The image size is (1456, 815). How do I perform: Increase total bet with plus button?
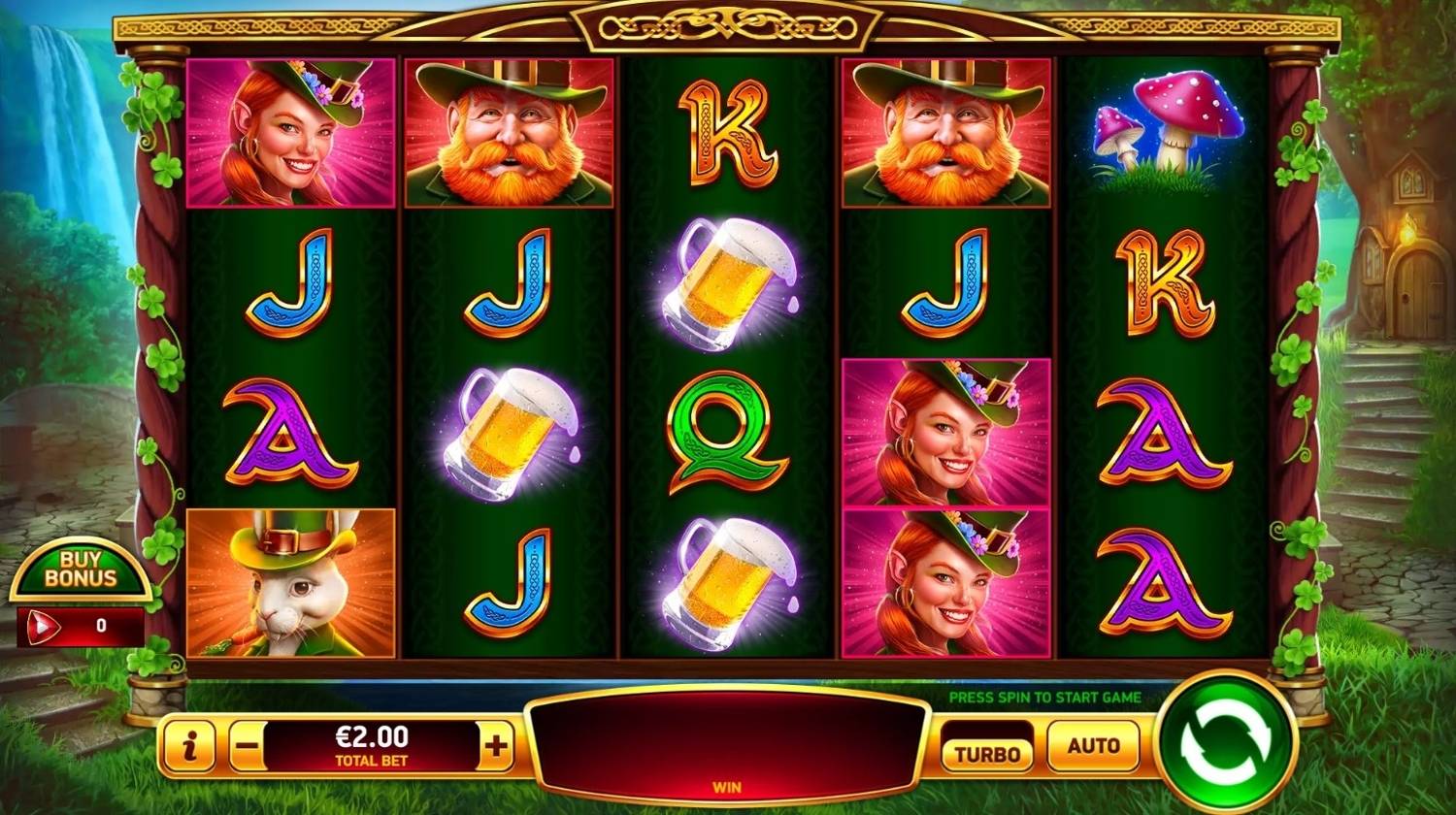point(496,746)
